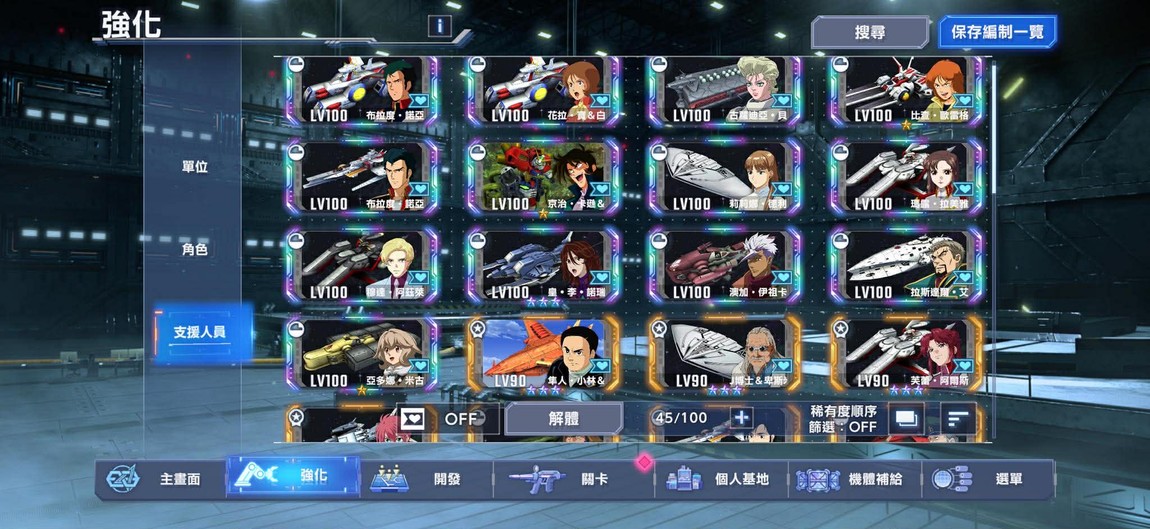Toggle the heart favorites OFF switch
This screenshot has height=529, width=1150.
[448, 419]
